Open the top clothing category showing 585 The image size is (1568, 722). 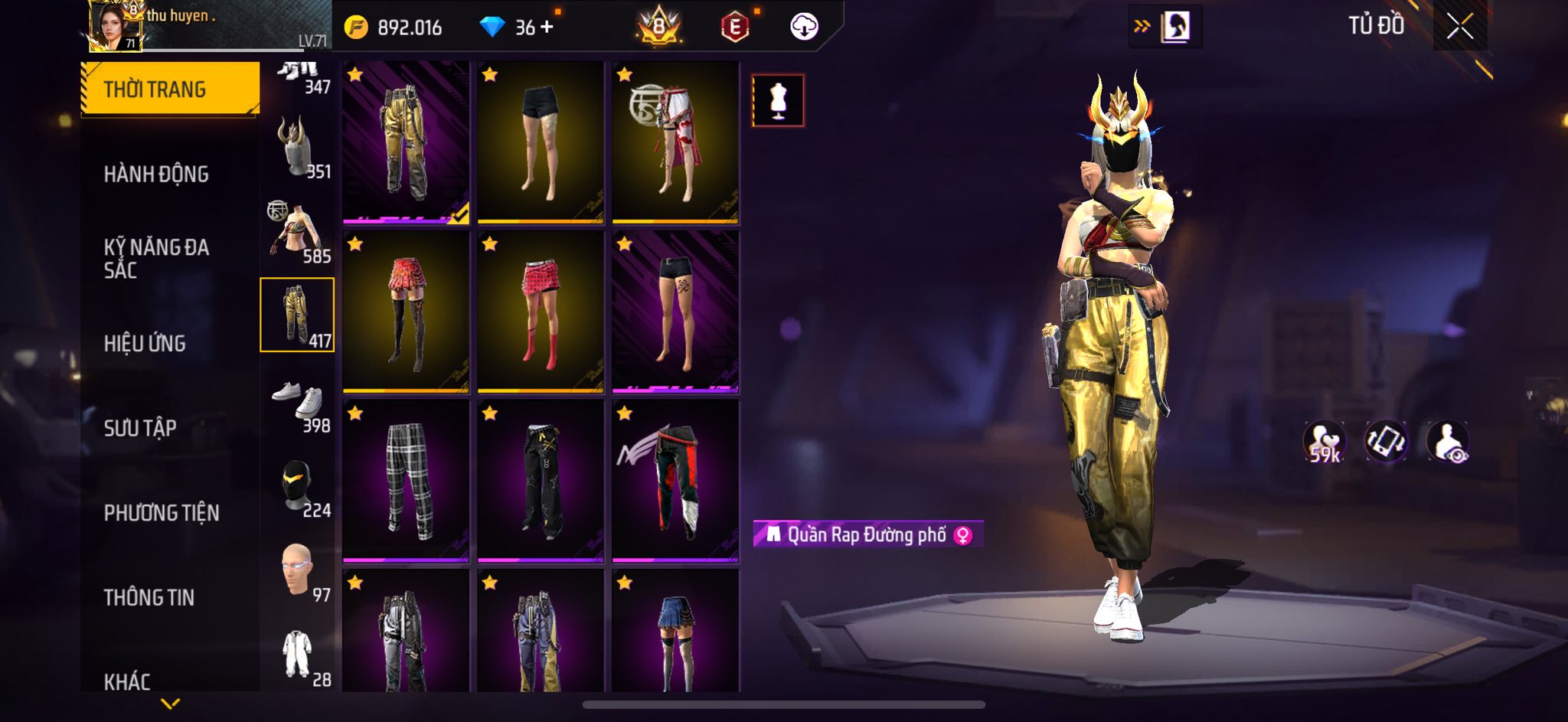point(299,231)
